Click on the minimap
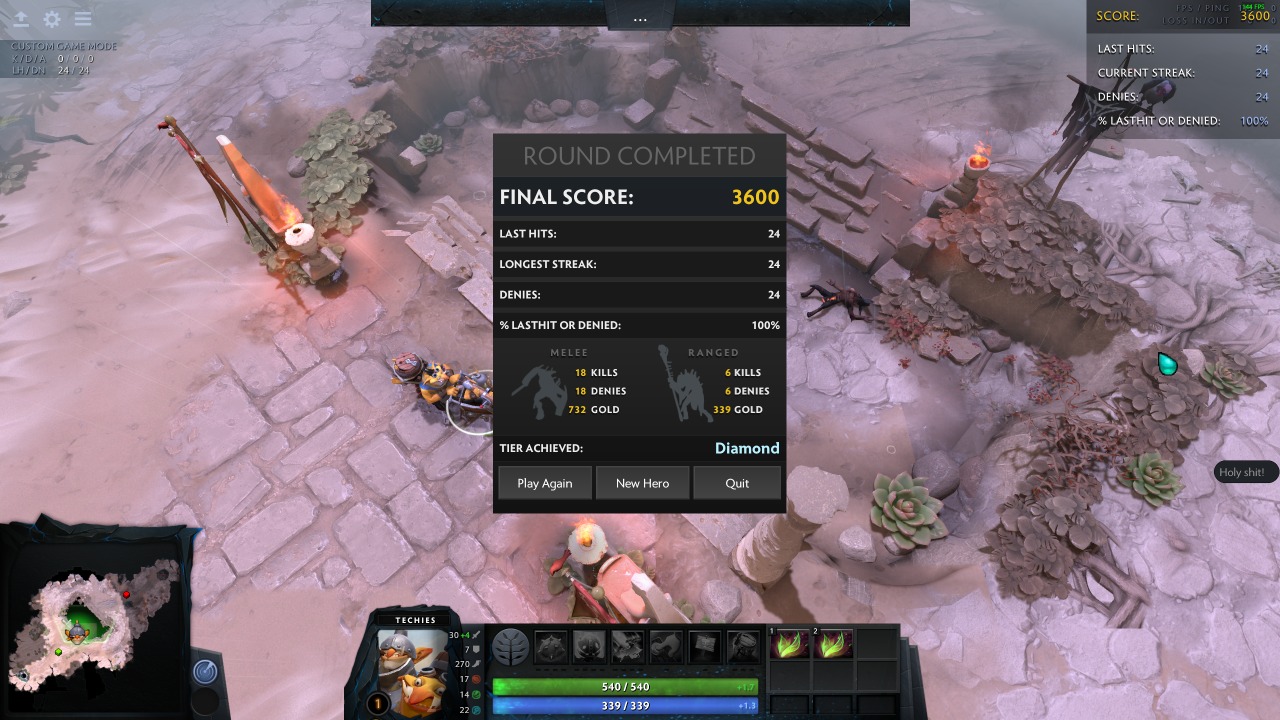The height and width of the screenshot is (720, 1280). pyautogui.click(x=90, y=620)
